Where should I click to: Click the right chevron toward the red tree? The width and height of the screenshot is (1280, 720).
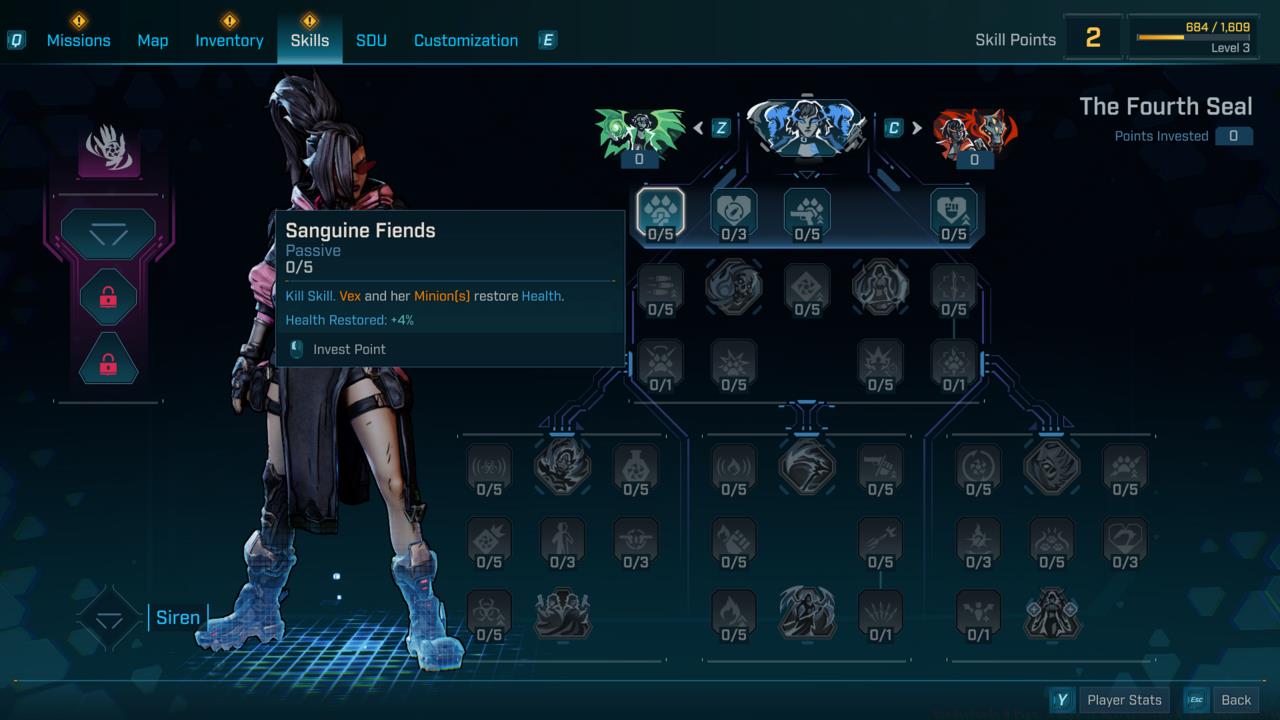916,128
